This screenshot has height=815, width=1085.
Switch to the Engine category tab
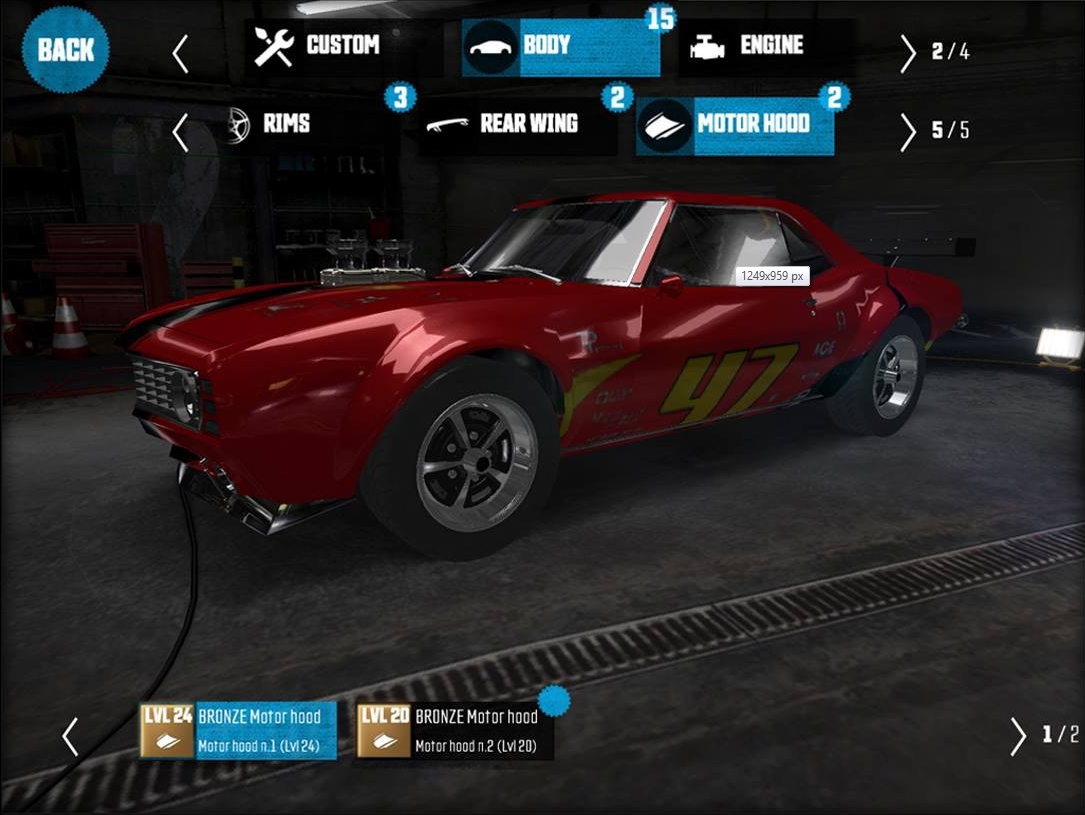tap(766, 47)
